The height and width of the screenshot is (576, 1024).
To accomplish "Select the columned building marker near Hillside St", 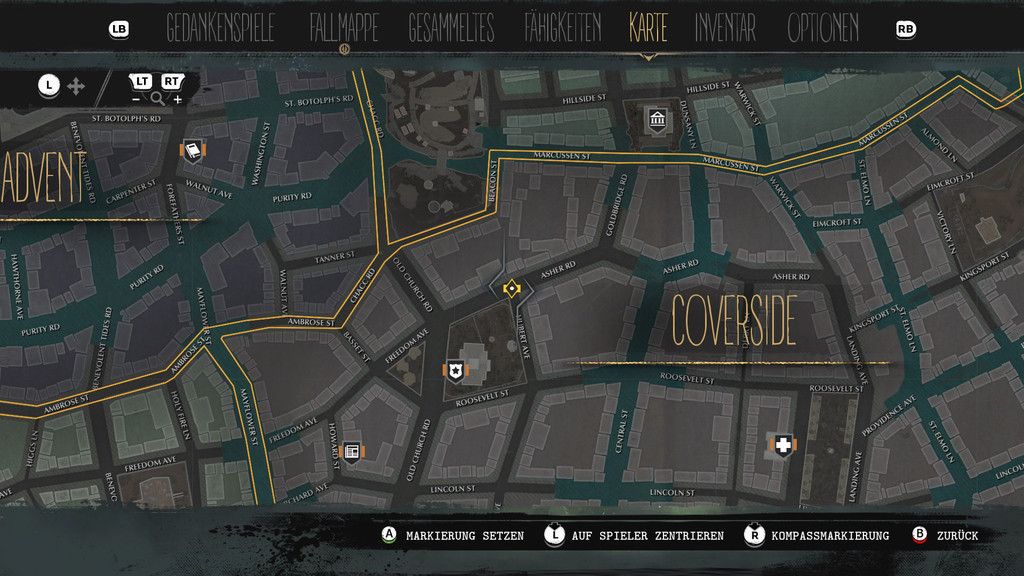I will [x=657, y=121].
